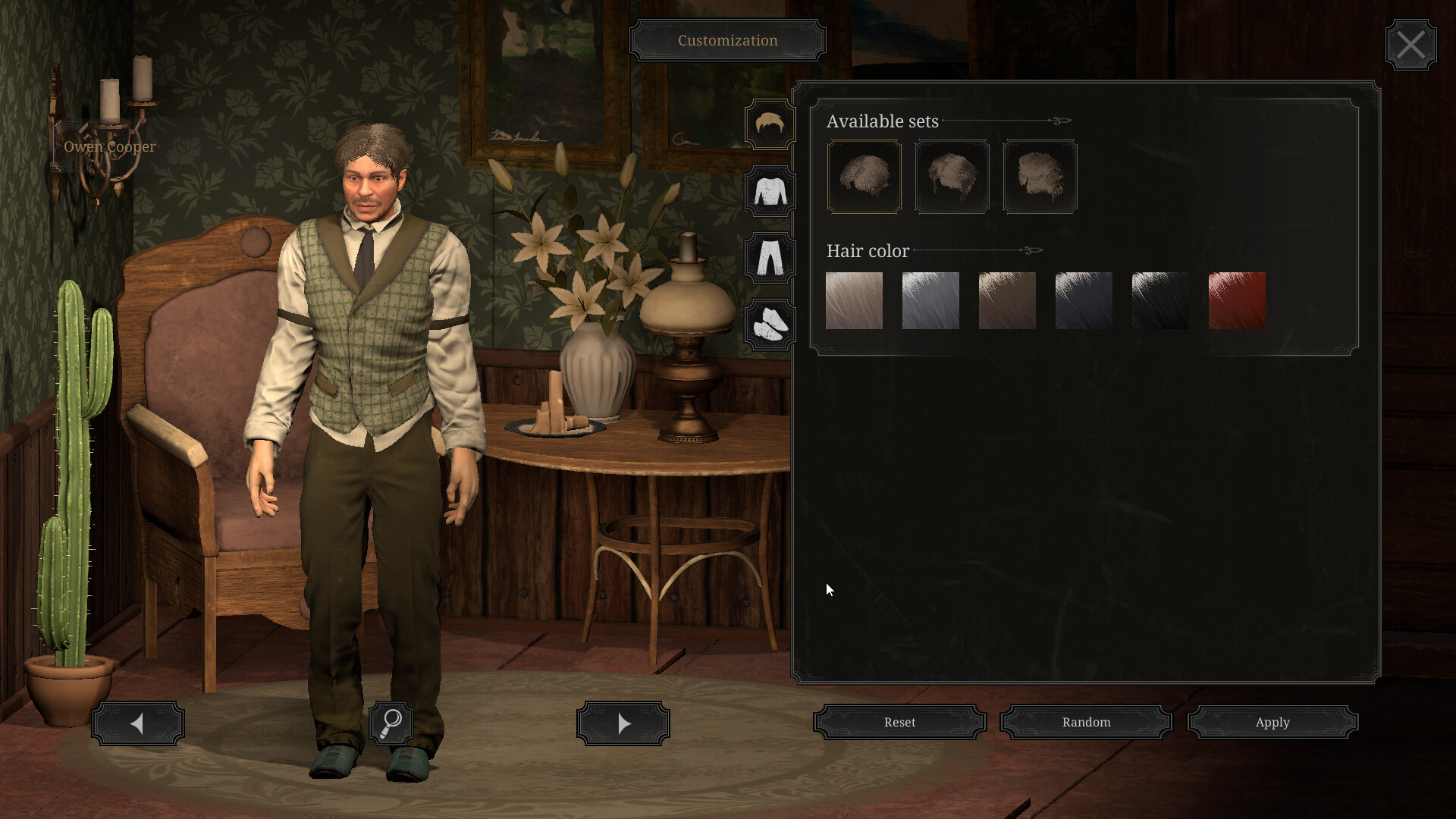Open the shirt clothing category
This screenshot has height=819, width=1456.
tap(770, 192)
